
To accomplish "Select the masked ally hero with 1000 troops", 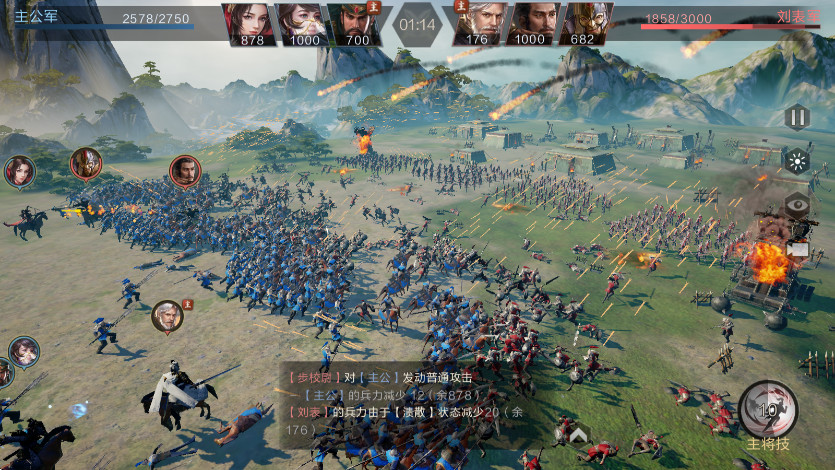I will pyautogui.click(x=302, y=23).
